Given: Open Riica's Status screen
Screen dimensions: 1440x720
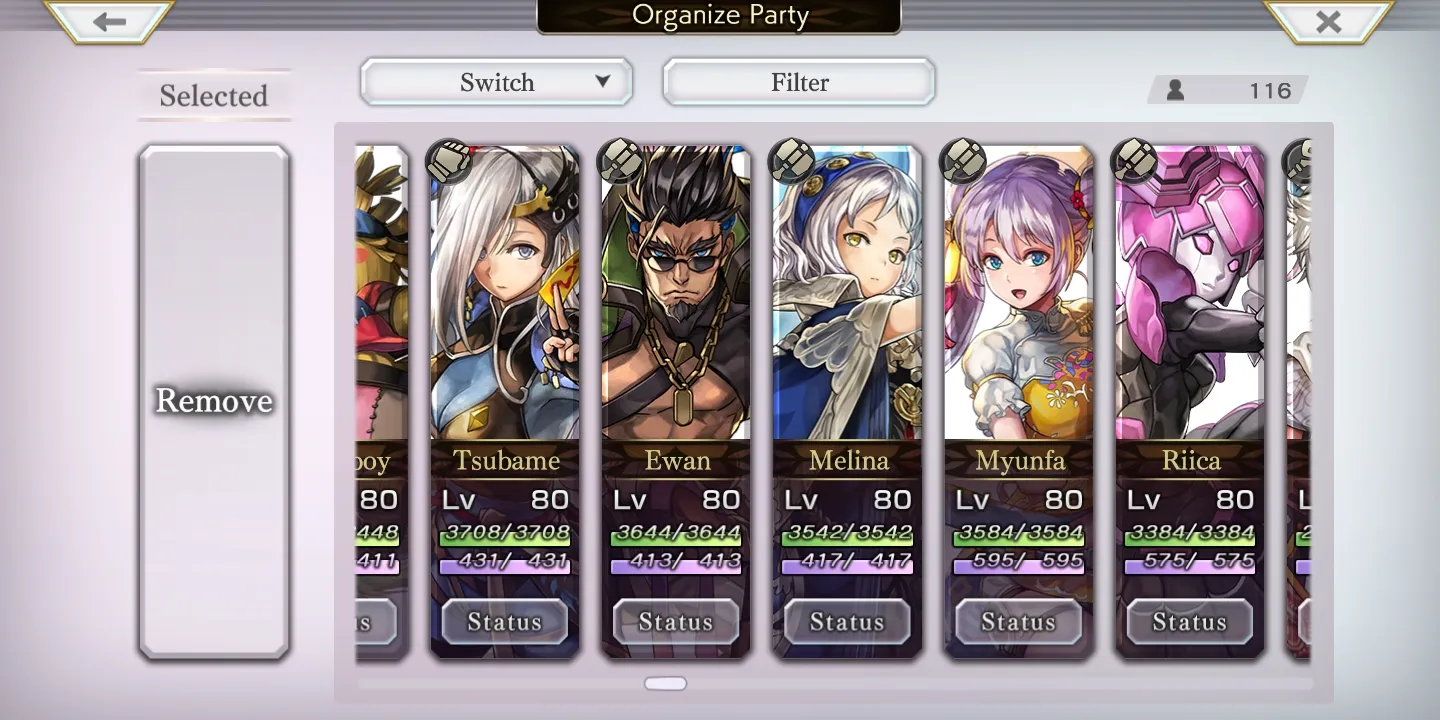Looking at the screenshot, I should pos(1190,622).
